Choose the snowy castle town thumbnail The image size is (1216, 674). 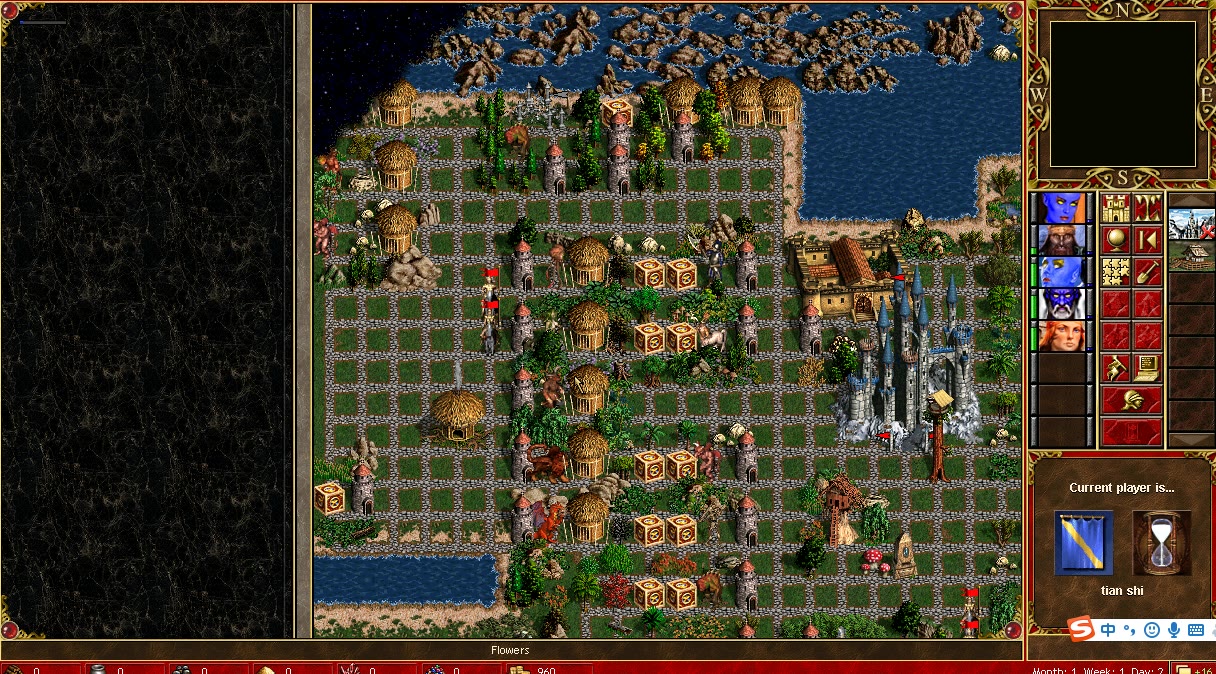(1191, 224)
